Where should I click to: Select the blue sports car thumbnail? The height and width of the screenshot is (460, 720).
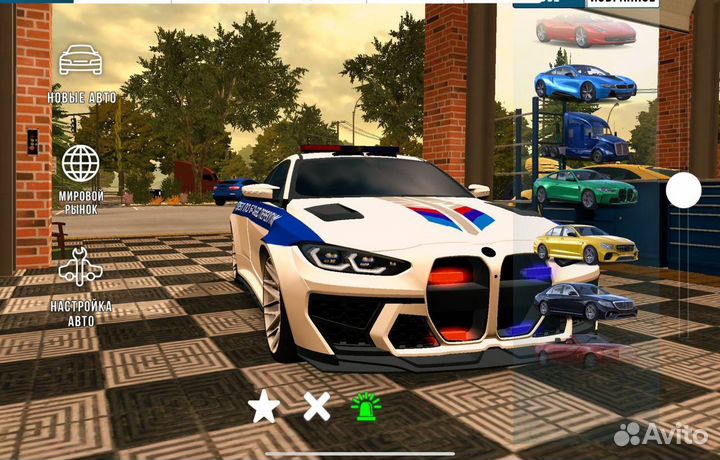click(584, 82)
